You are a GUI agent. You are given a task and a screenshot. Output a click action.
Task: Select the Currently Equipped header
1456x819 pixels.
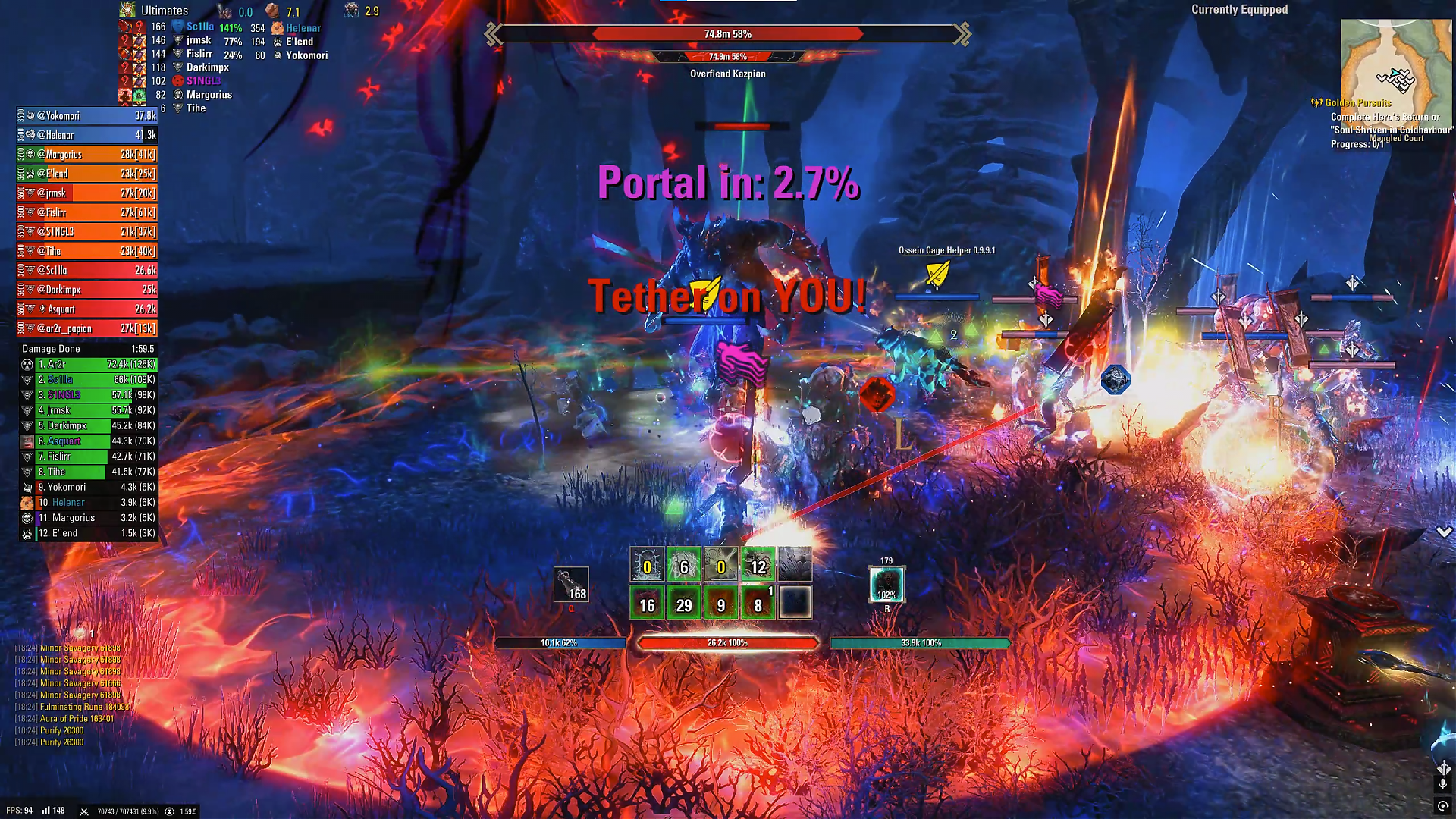[x=1239, y=10]
